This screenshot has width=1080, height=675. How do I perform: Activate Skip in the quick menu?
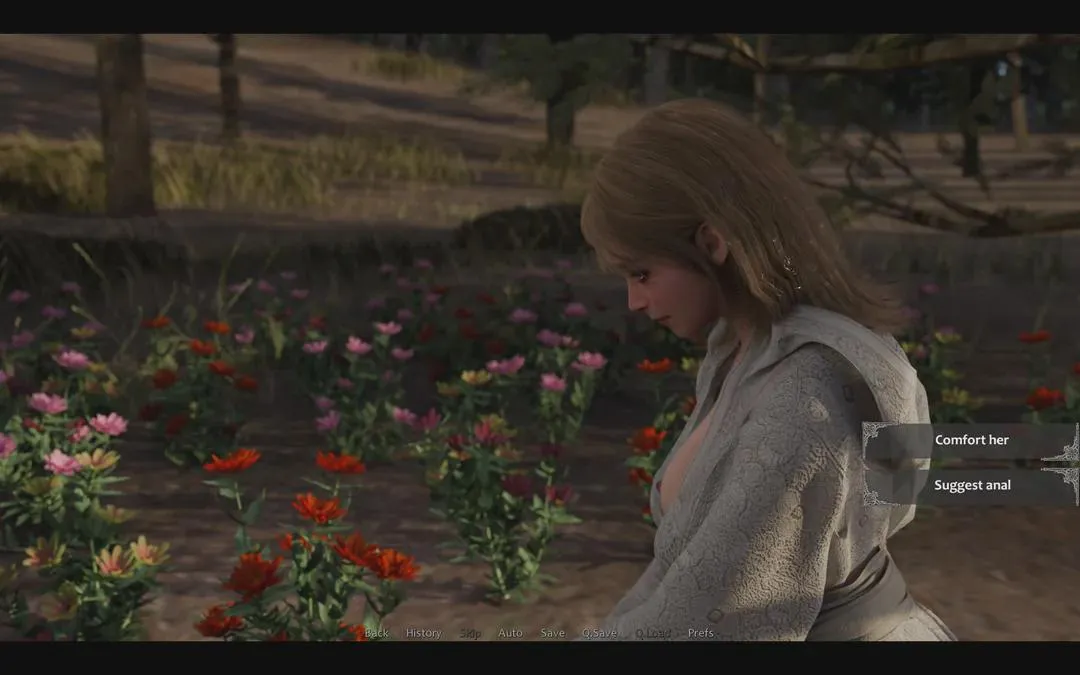pyautogui.click(x=470, y=633)
